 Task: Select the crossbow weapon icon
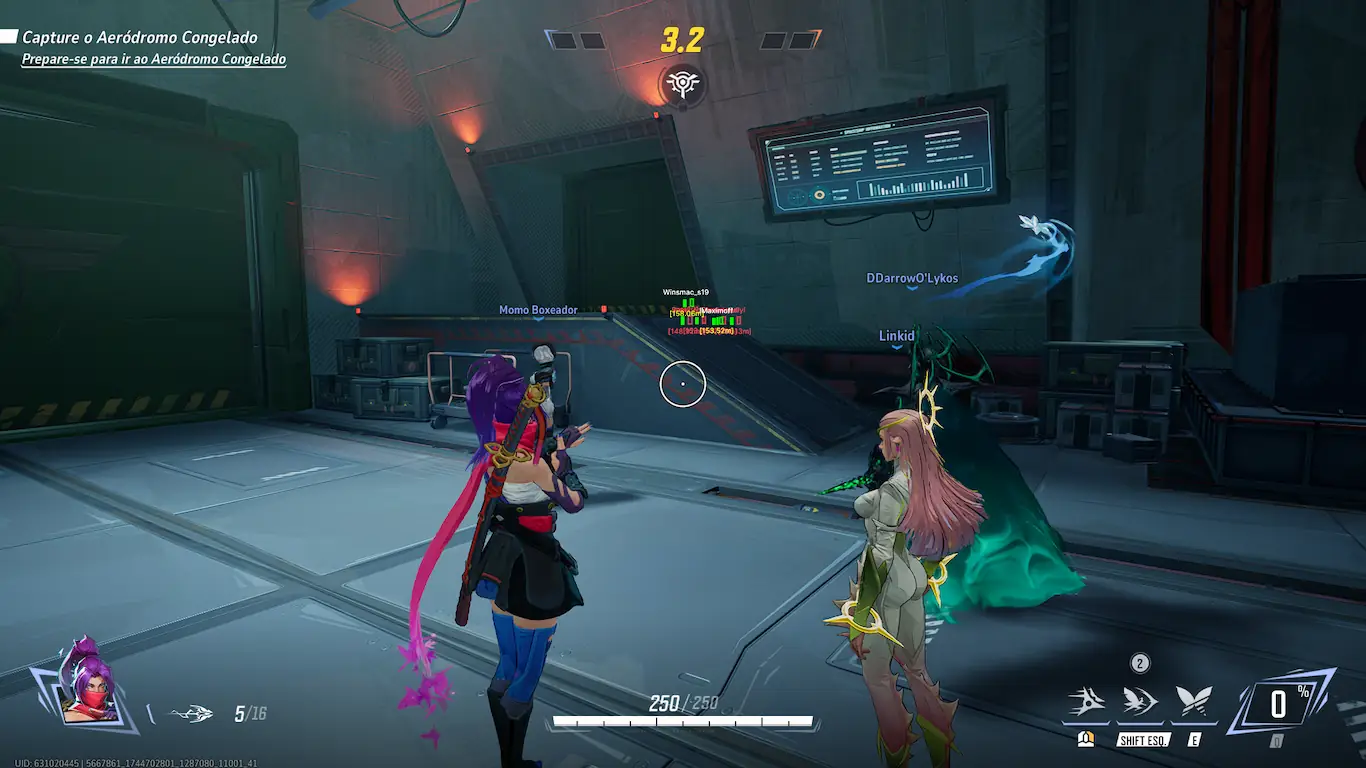[191, 714]
